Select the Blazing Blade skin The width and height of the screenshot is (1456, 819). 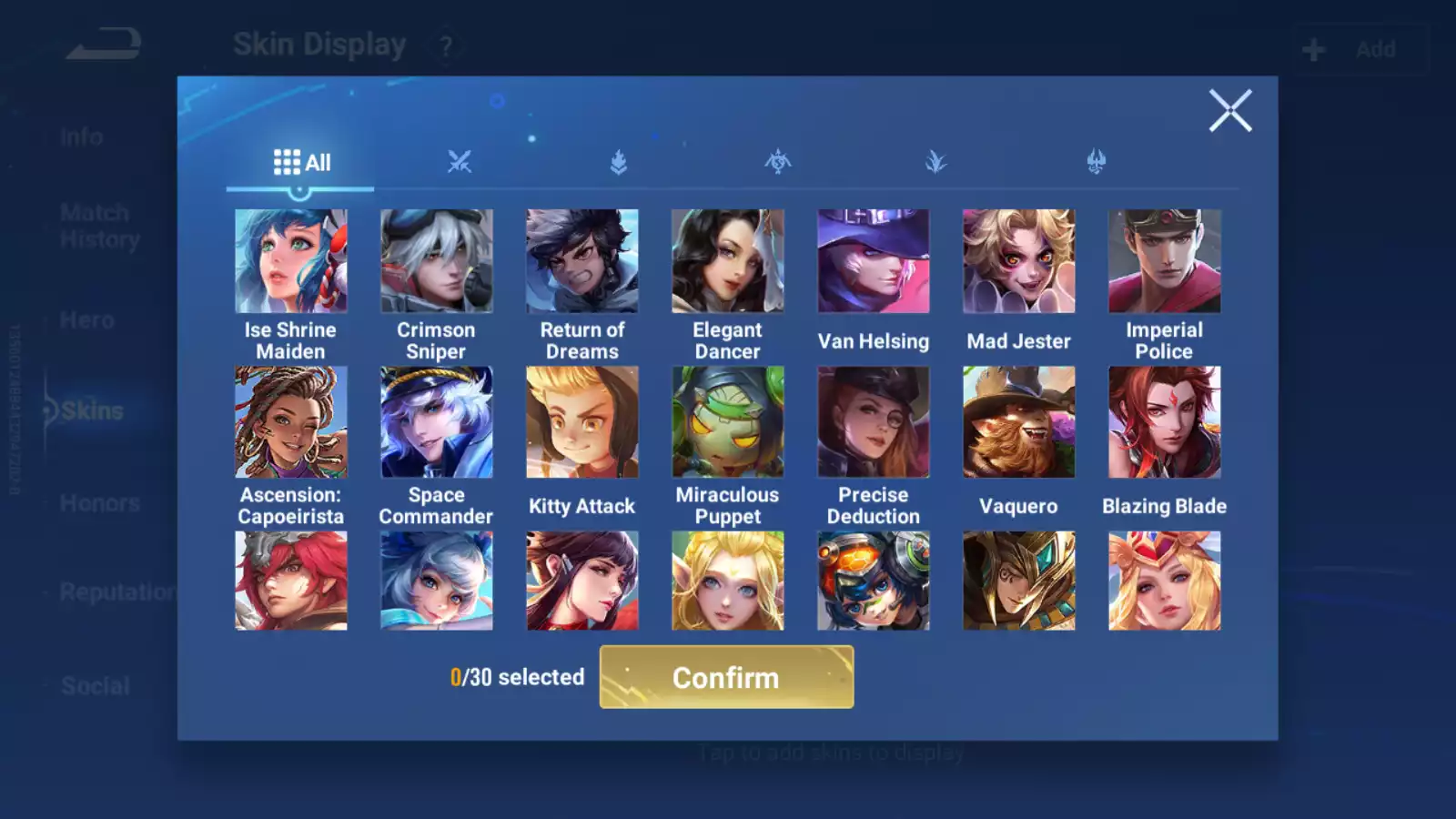(x=1165, y=422)
